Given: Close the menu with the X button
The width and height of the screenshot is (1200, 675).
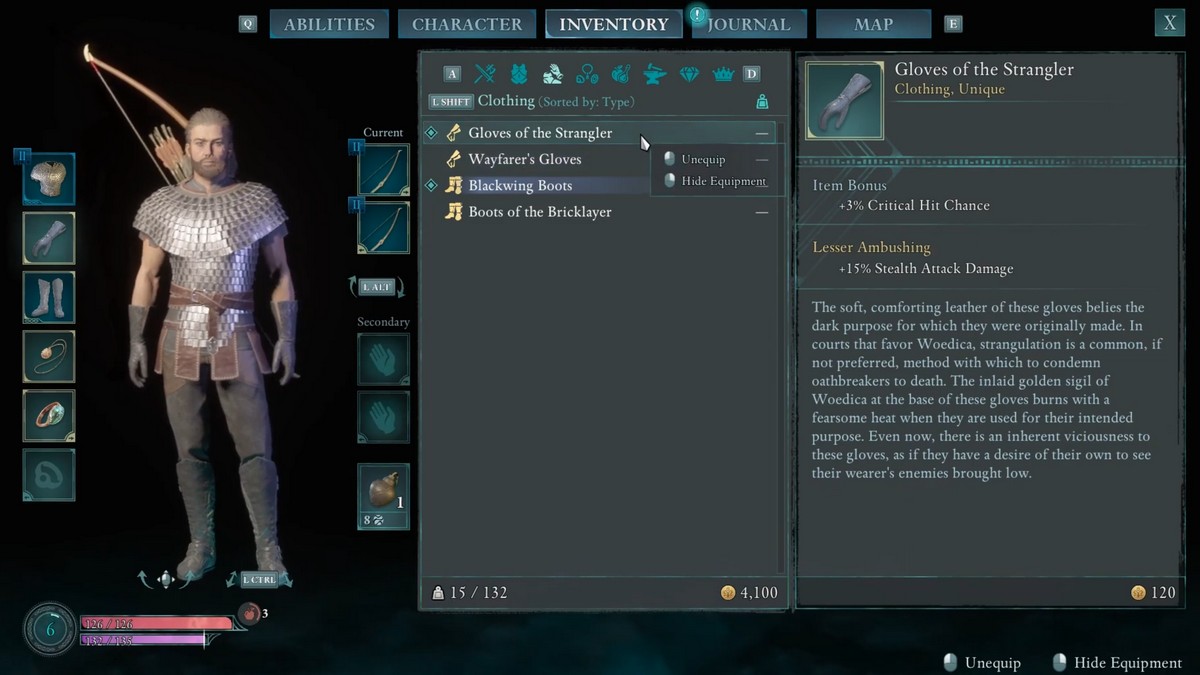Looking at the screenshot, I should (1169, 23).
